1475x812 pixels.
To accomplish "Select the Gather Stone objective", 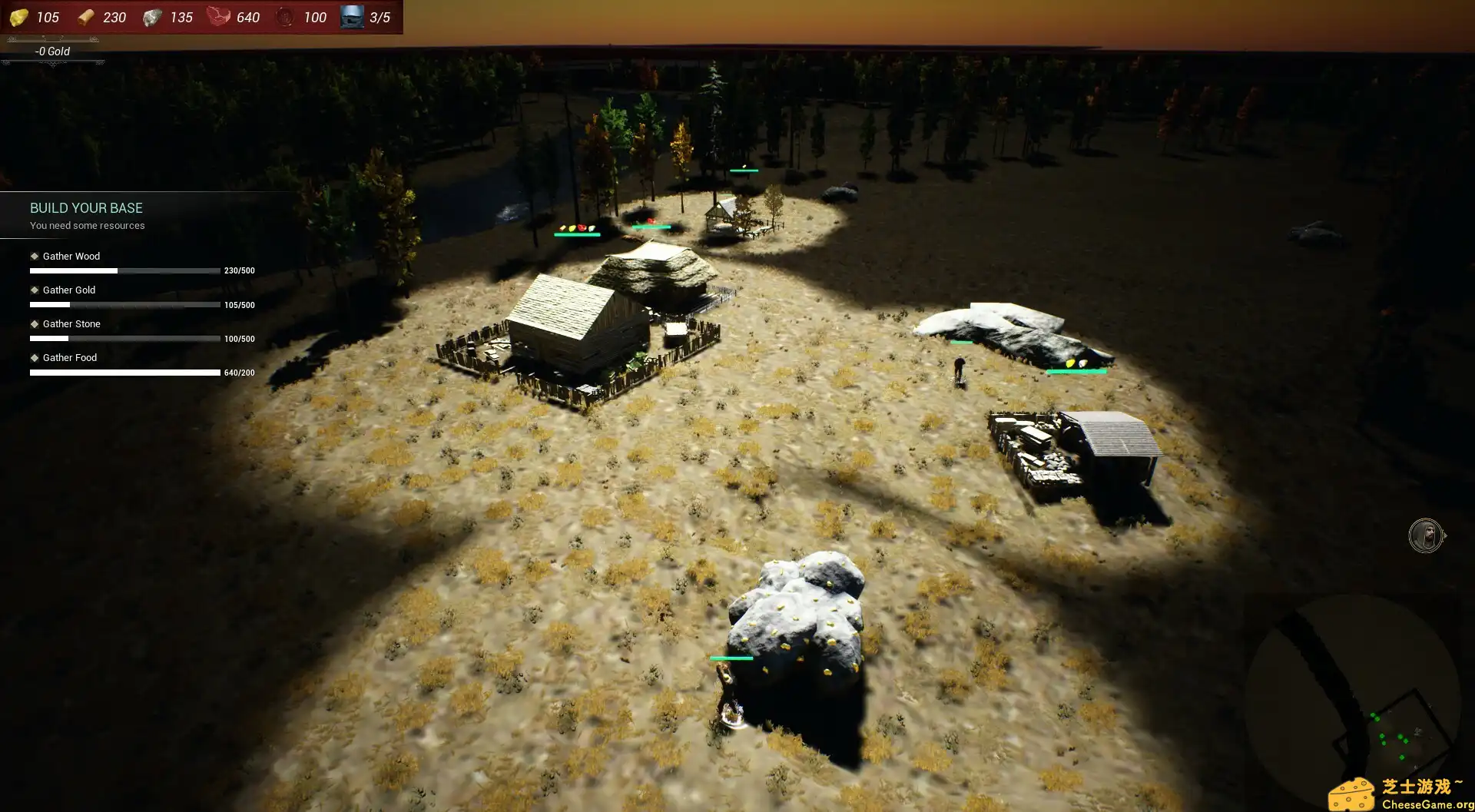I will [71, 324].
